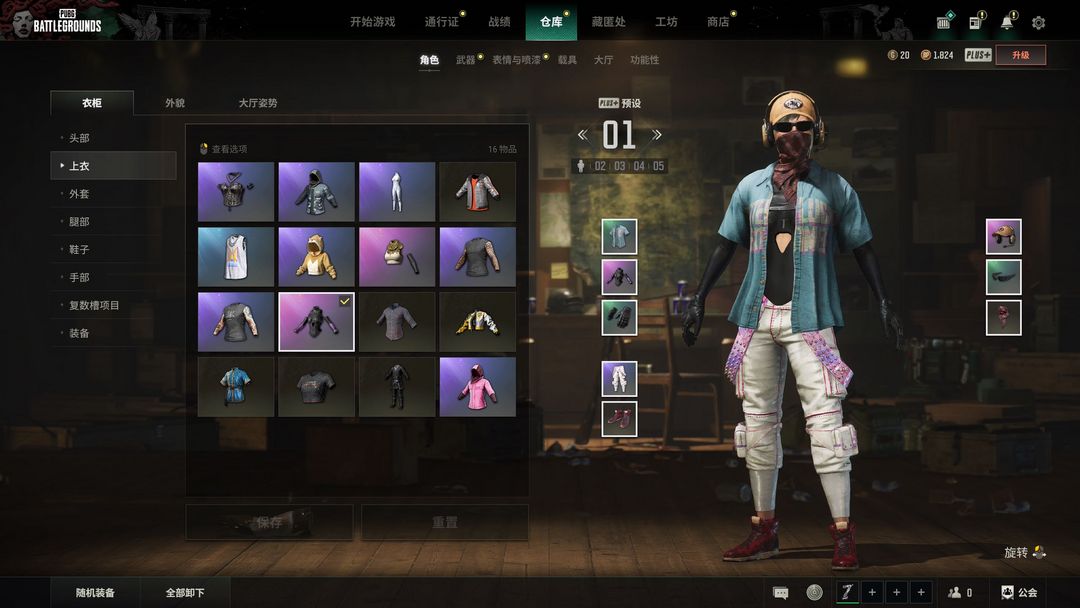Click the 保存 save button
The height and width of the screenshot is (608, 1080).
269,522
